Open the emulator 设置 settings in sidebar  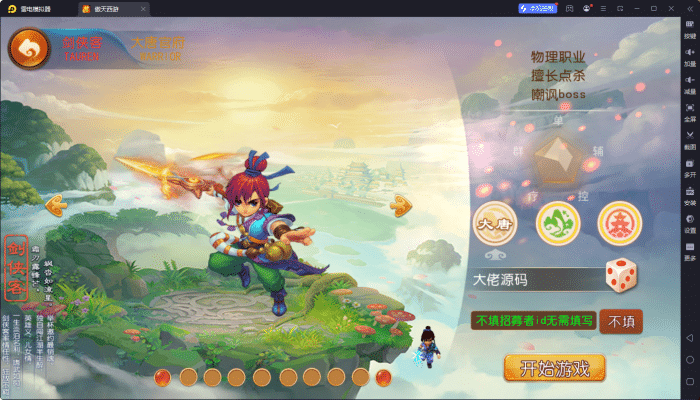pos(689,223)
